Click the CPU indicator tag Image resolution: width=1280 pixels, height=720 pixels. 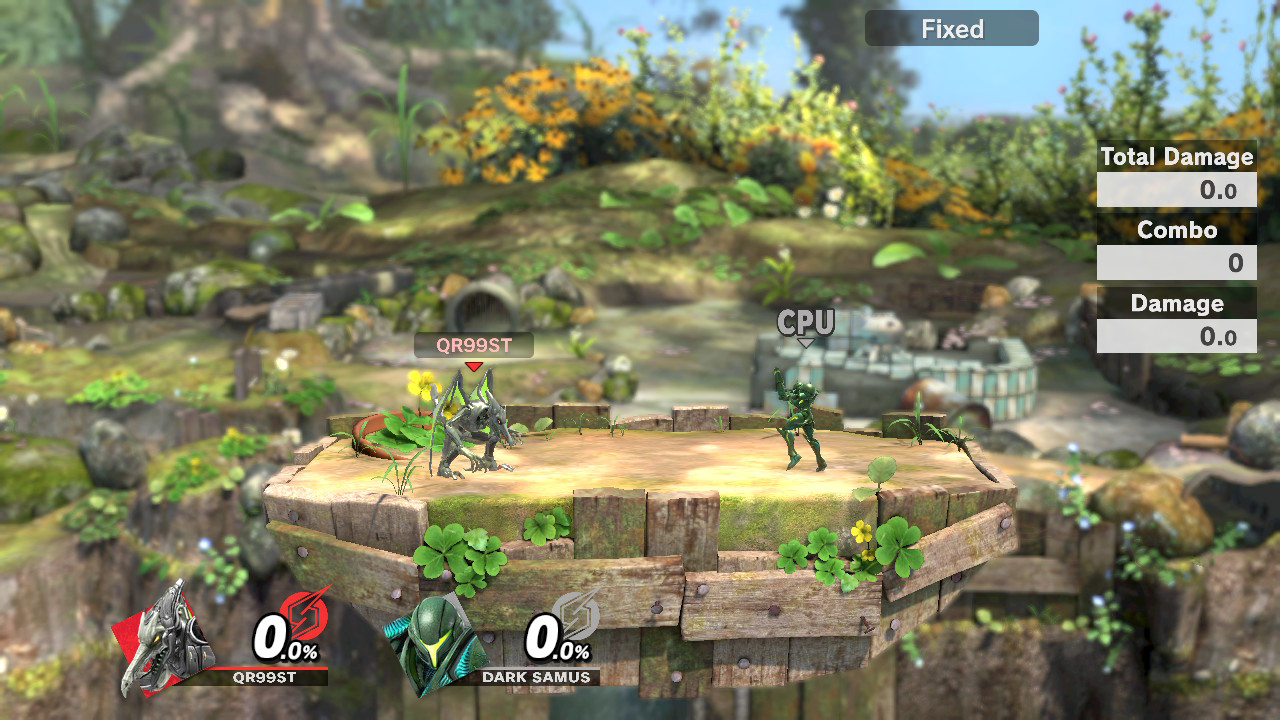click(805, 323)
